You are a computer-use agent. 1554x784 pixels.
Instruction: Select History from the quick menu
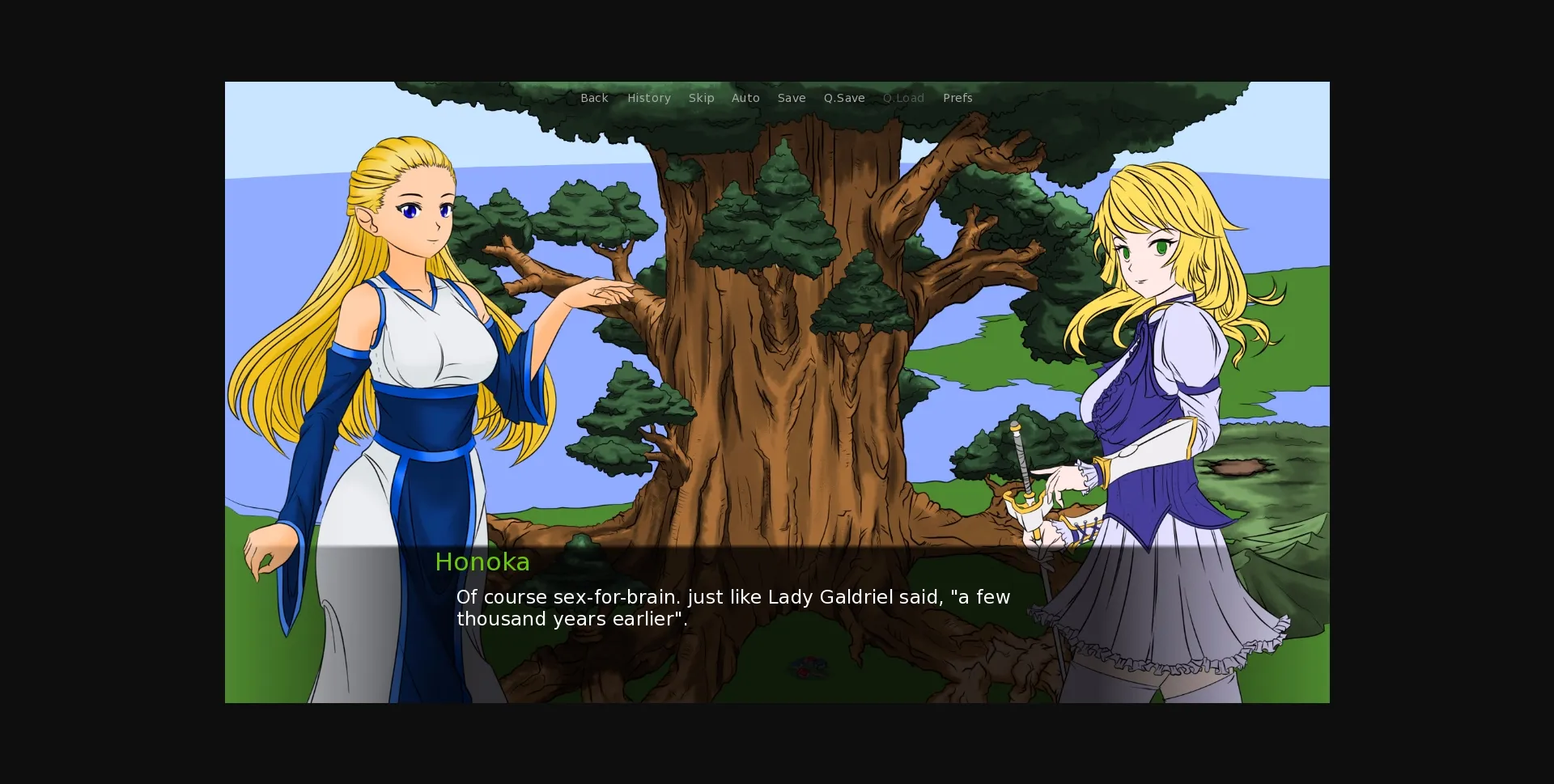(649, 98)
